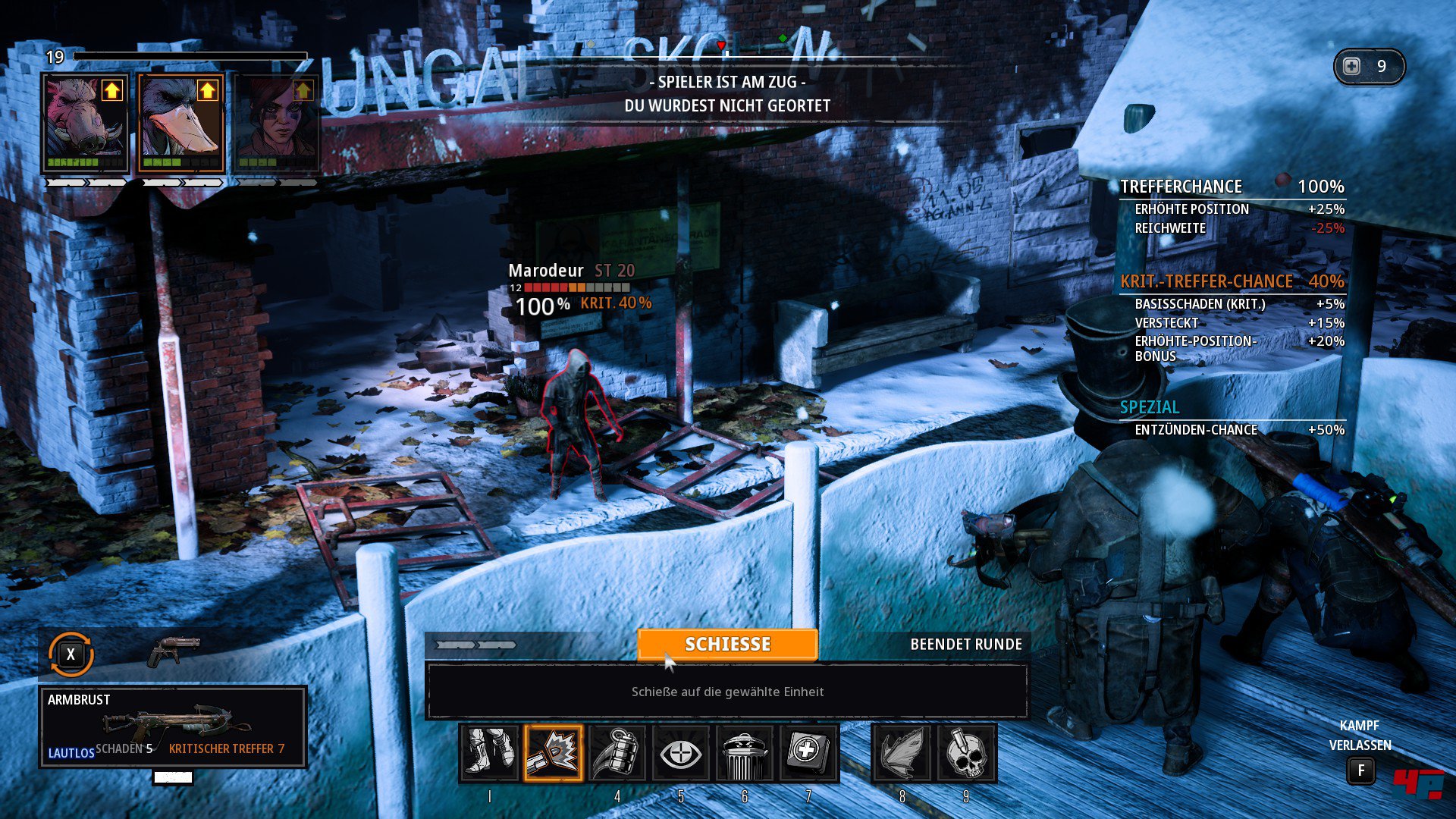Viewport: 1456px width, 819px height.
Task: Activate the moth wings mutation
Action: (x=902, y=752)
